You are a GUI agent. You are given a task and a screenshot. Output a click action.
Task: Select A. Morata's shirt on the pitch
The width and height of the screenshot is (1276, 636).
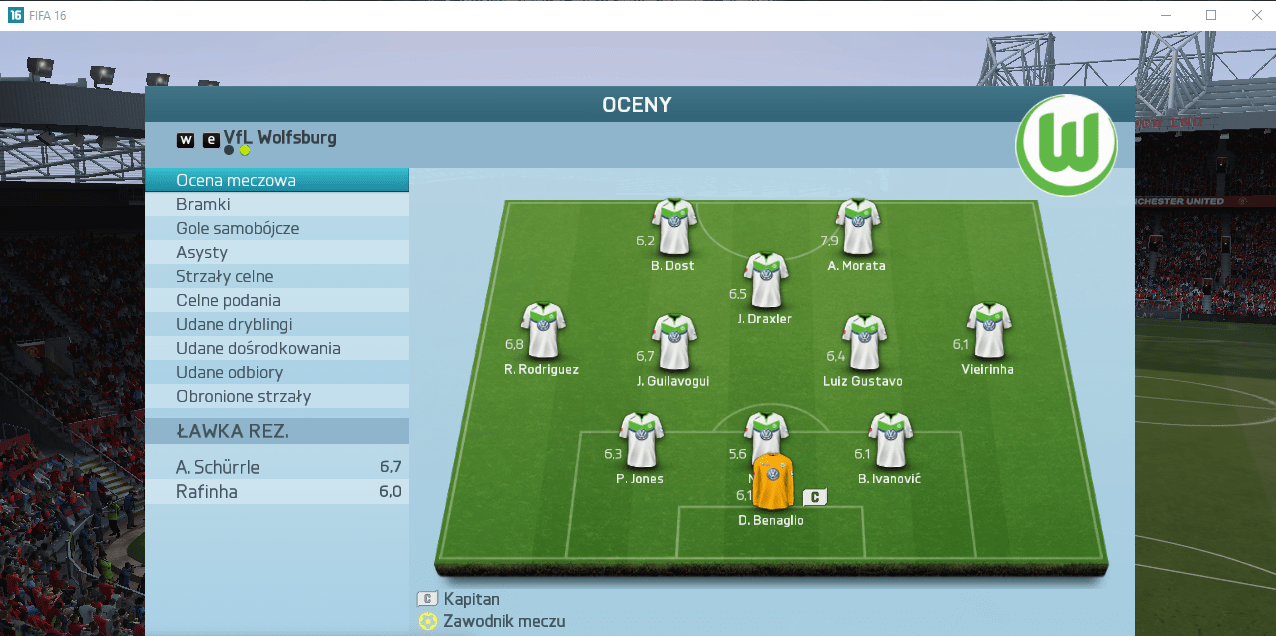click(x=857, y=227)
